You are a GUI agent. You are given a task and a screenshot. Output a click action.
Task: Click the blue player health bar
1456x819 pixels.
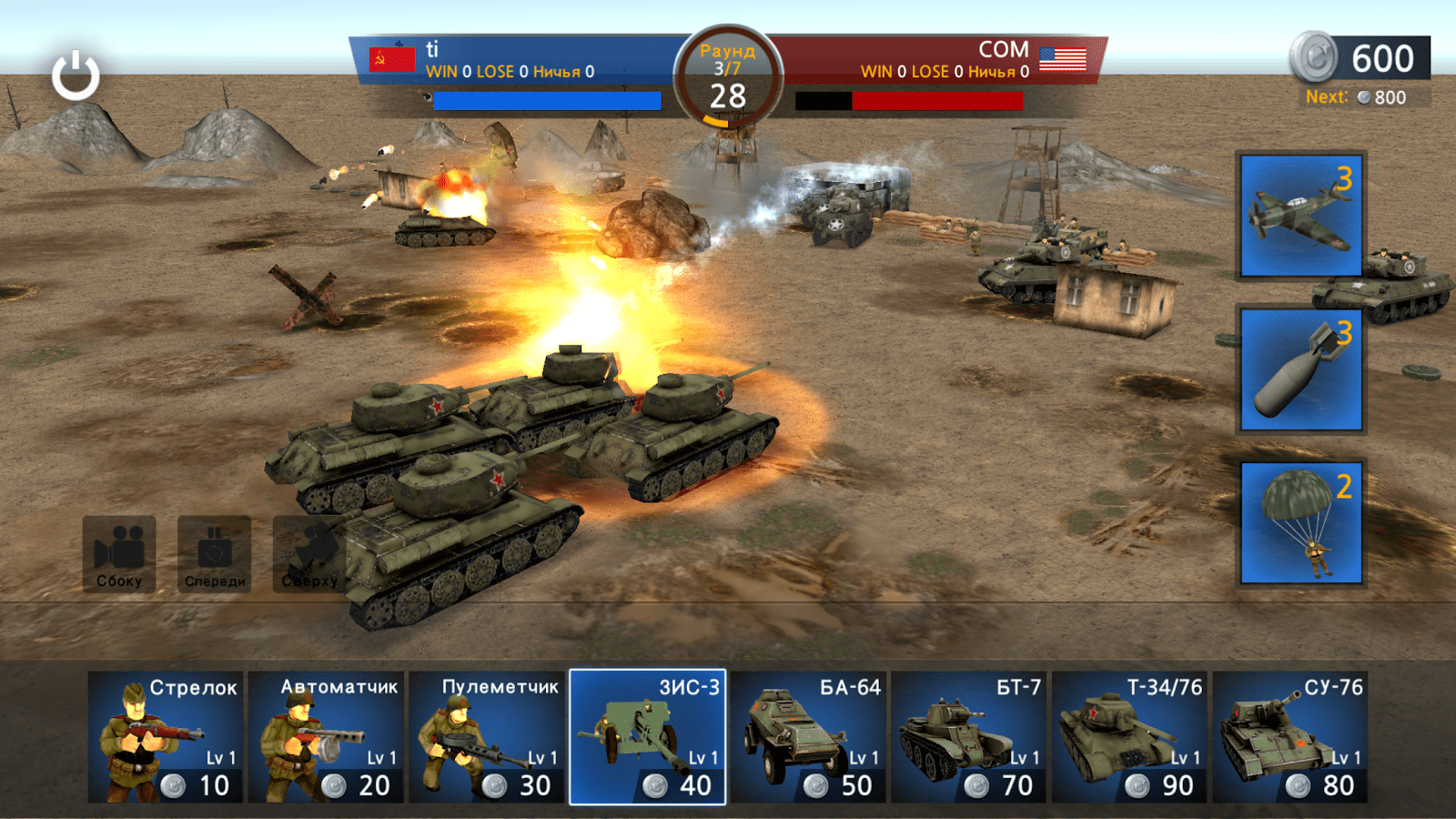tap(546, 100)
